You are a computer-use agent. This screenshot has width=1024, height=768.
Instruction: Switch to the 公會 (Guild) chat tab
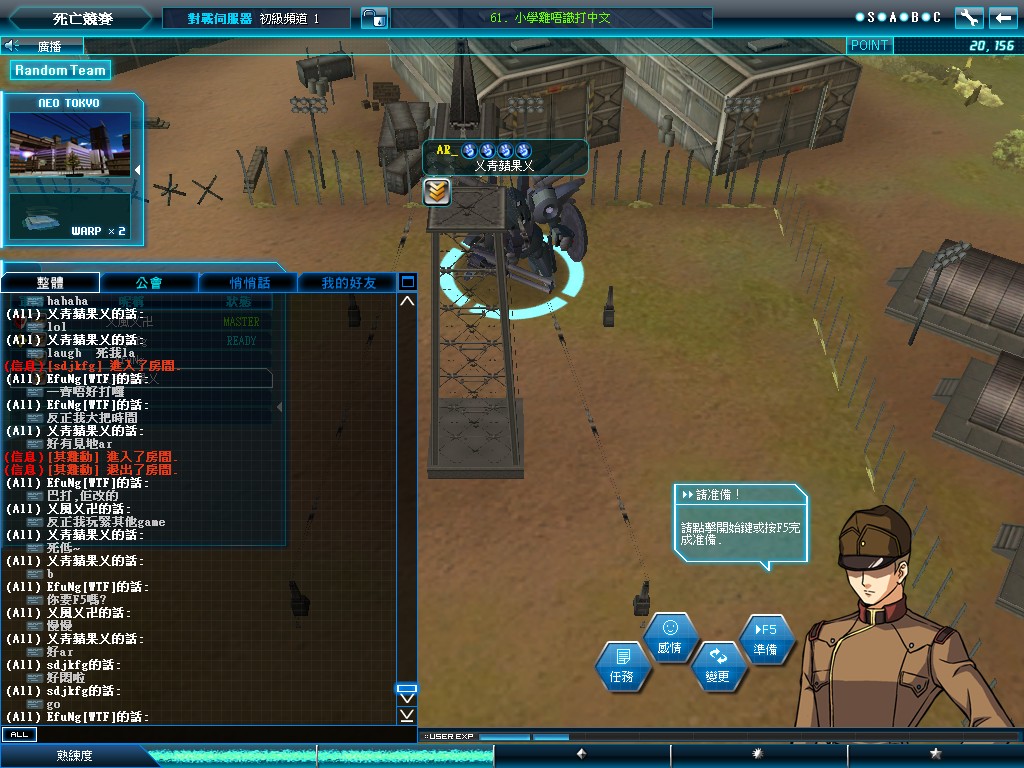(x=149, y=283)
